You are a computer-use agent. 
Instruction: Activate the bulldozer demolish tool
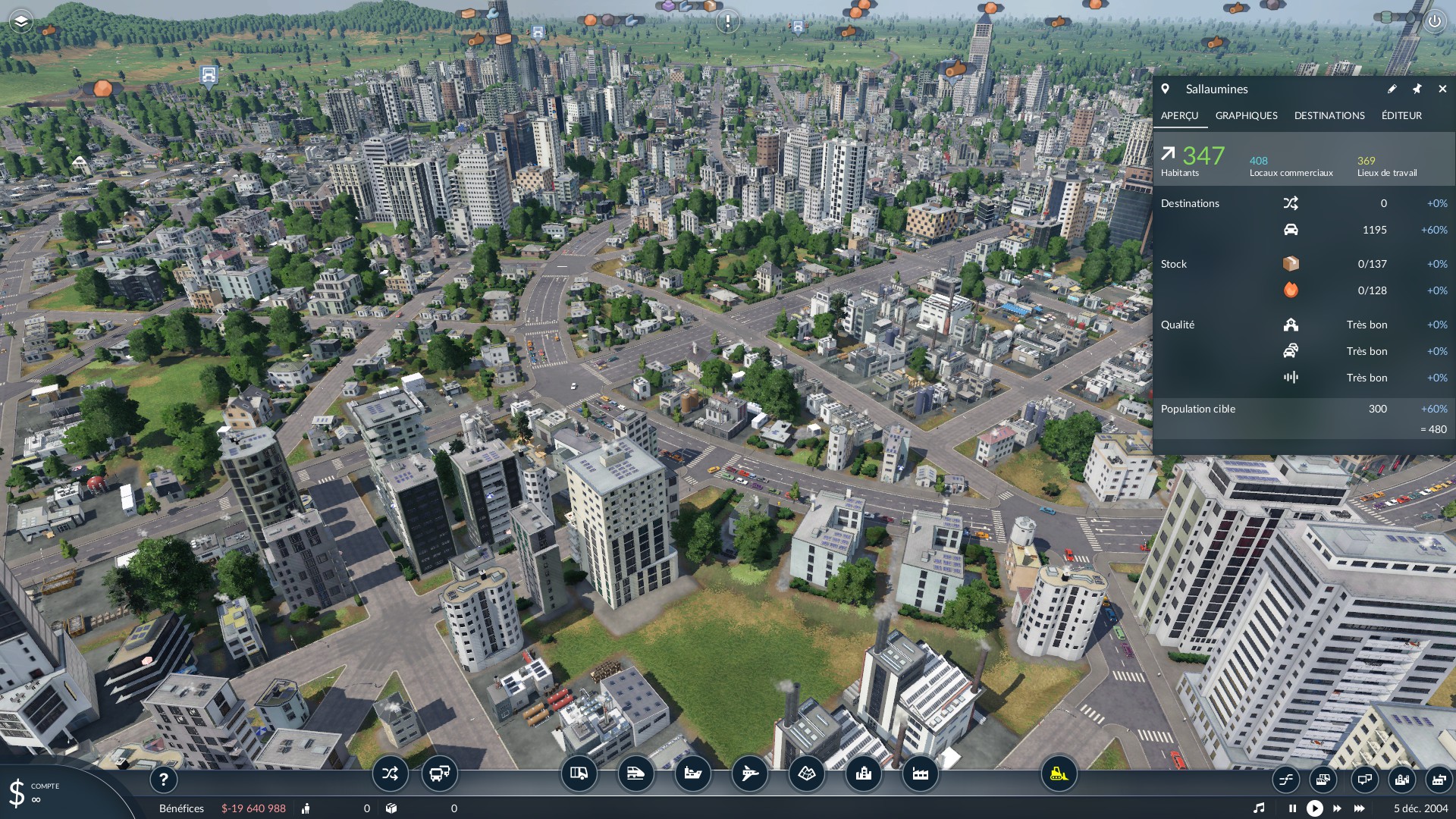click(1058, 774)
